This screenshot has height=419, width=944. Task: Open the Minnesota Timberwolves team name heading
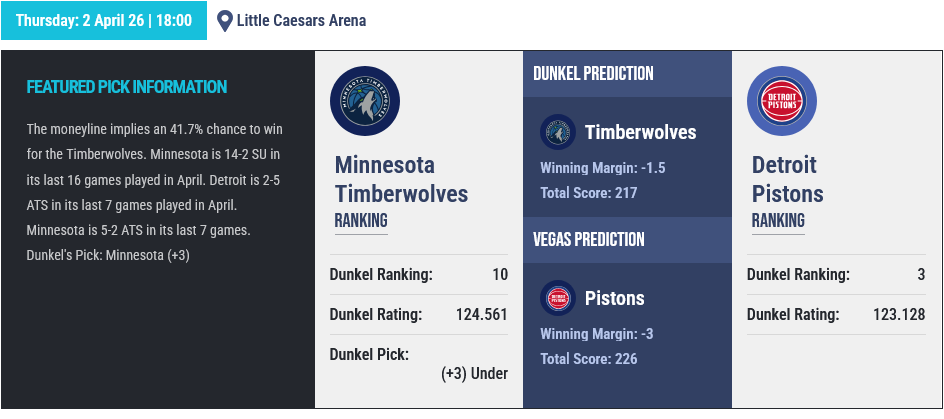(x=401, y=179)
